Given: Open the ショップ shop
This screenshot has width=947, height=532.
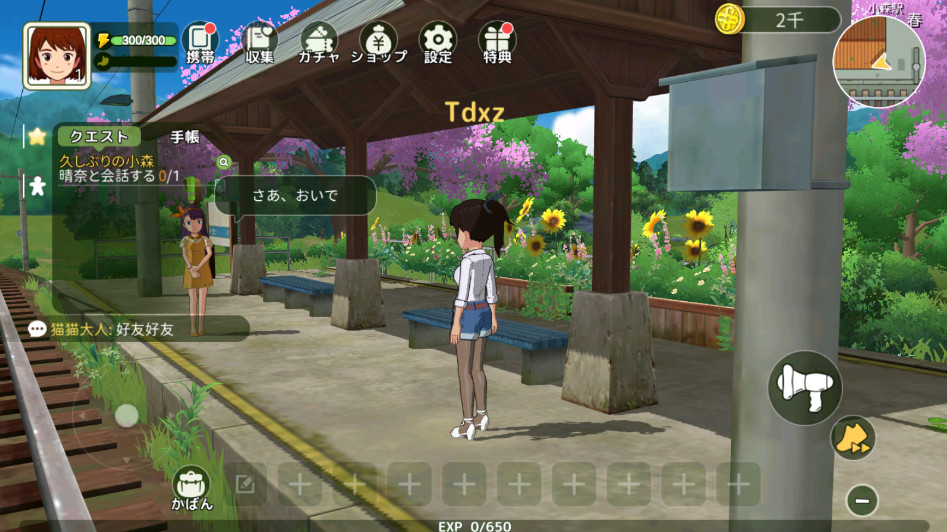Looking at the screenshot, I should click(378, 43).
